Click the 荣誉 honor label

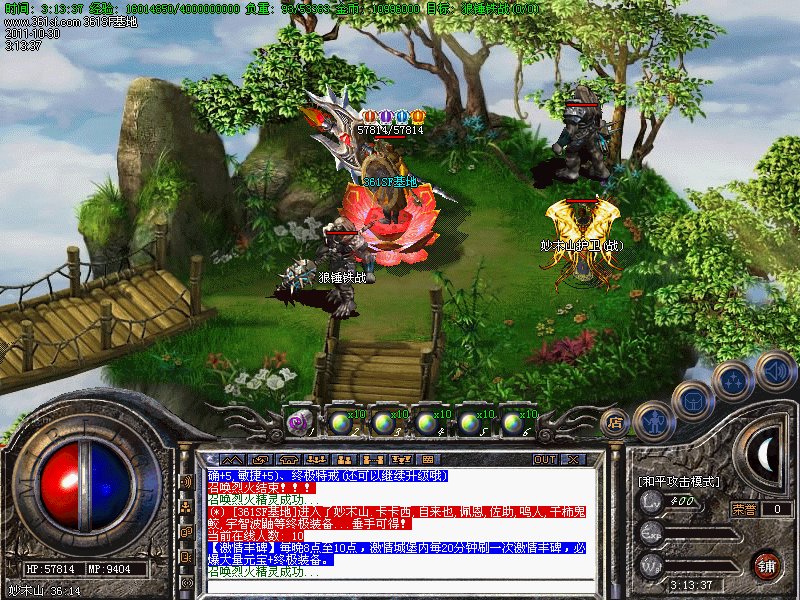pos(743,509)
